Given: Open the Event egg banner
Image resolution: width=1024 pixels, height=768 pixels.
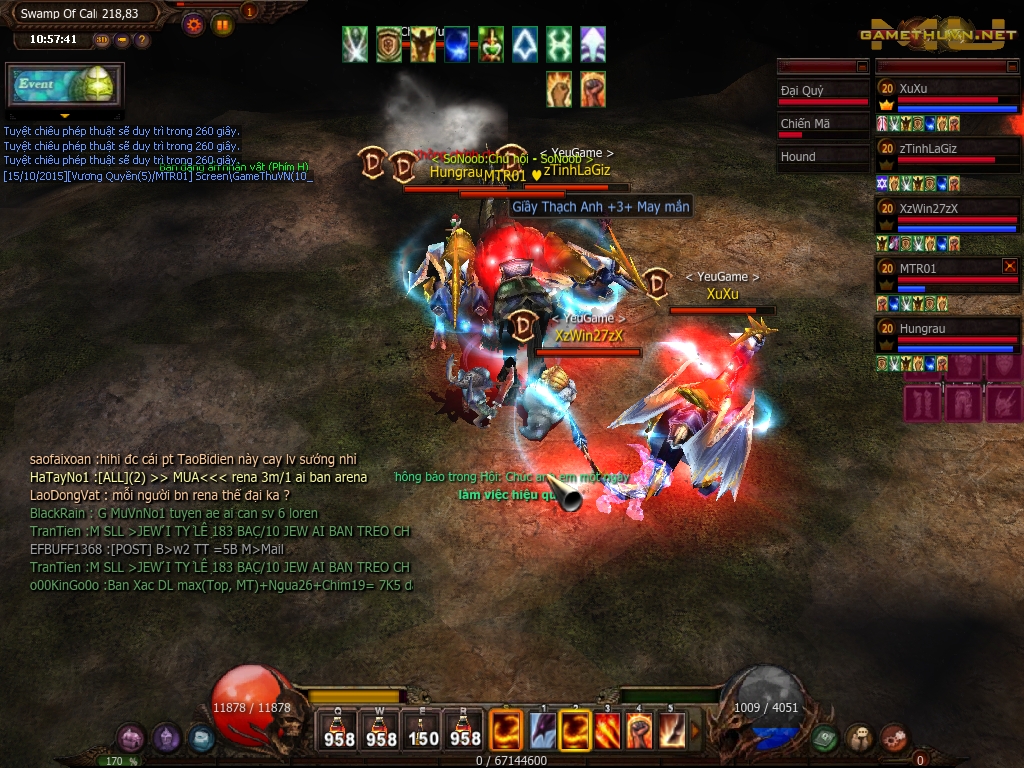Looking at the screenshot, I should (64, 86).
